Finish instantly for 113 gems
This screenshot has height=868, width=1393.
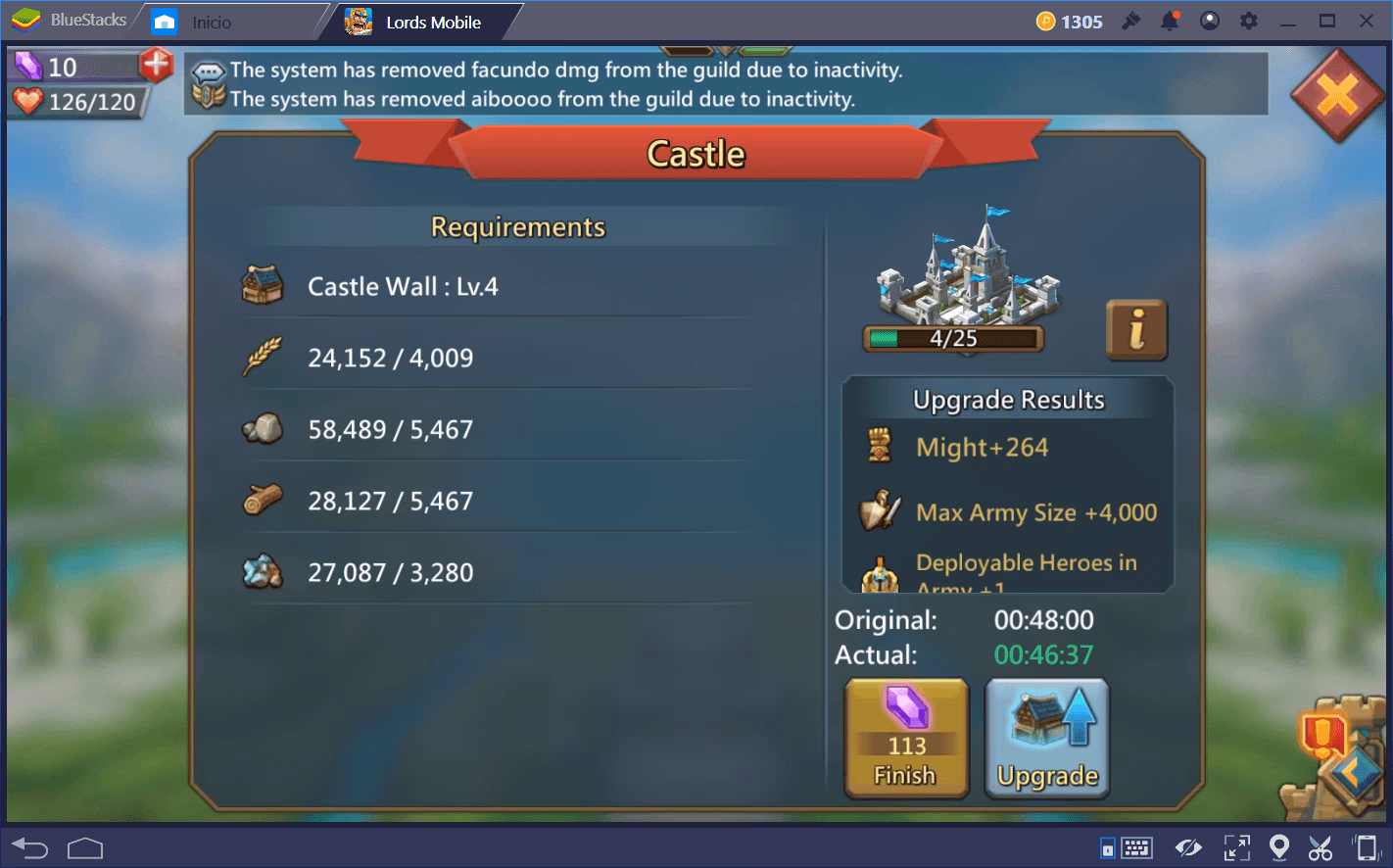tap(904, 739)
